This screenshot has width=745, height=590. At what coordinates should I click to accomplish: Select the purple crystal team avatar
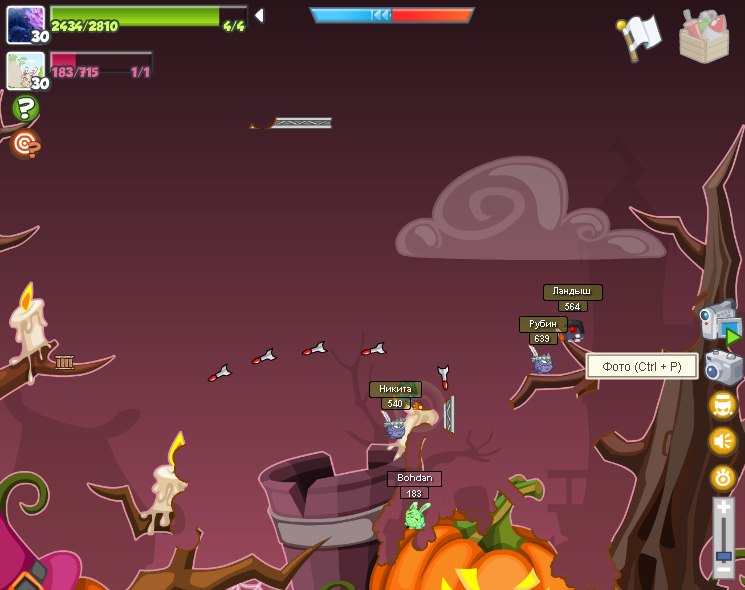tap(24, 24)
